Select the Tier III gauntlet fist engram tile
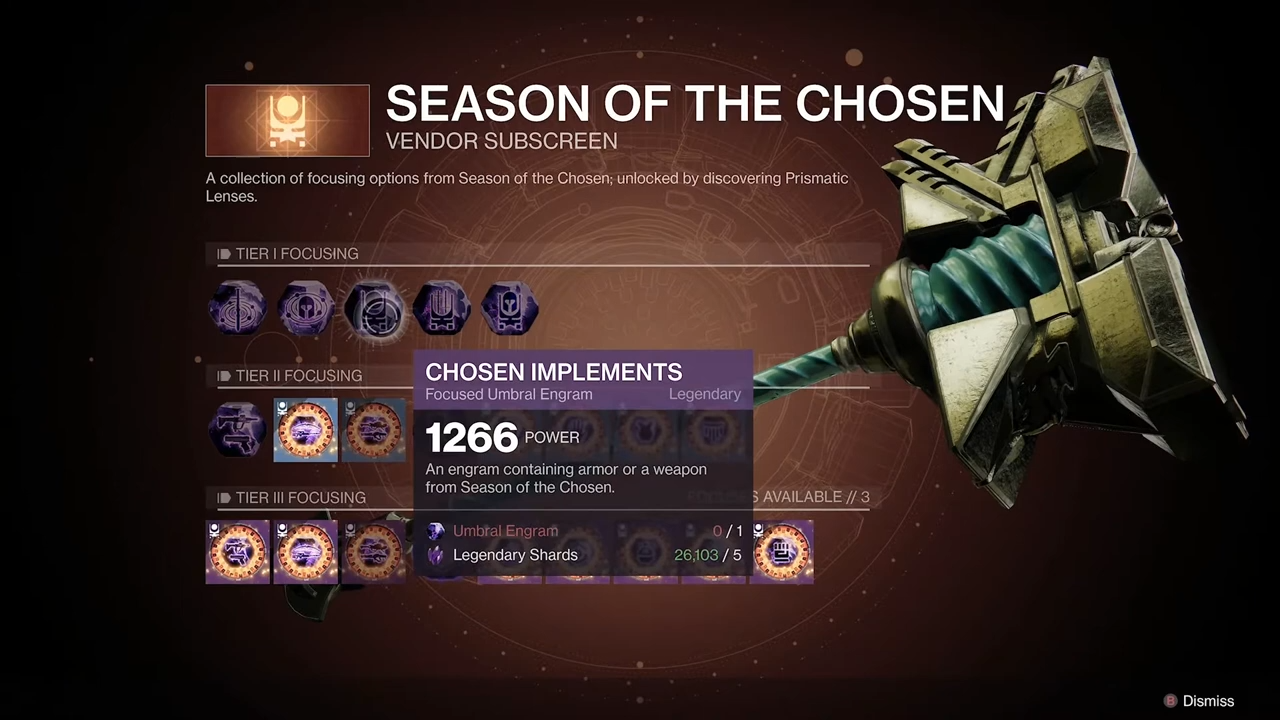The width and height of the screenshot is (1280, 720). click(782, 552)
